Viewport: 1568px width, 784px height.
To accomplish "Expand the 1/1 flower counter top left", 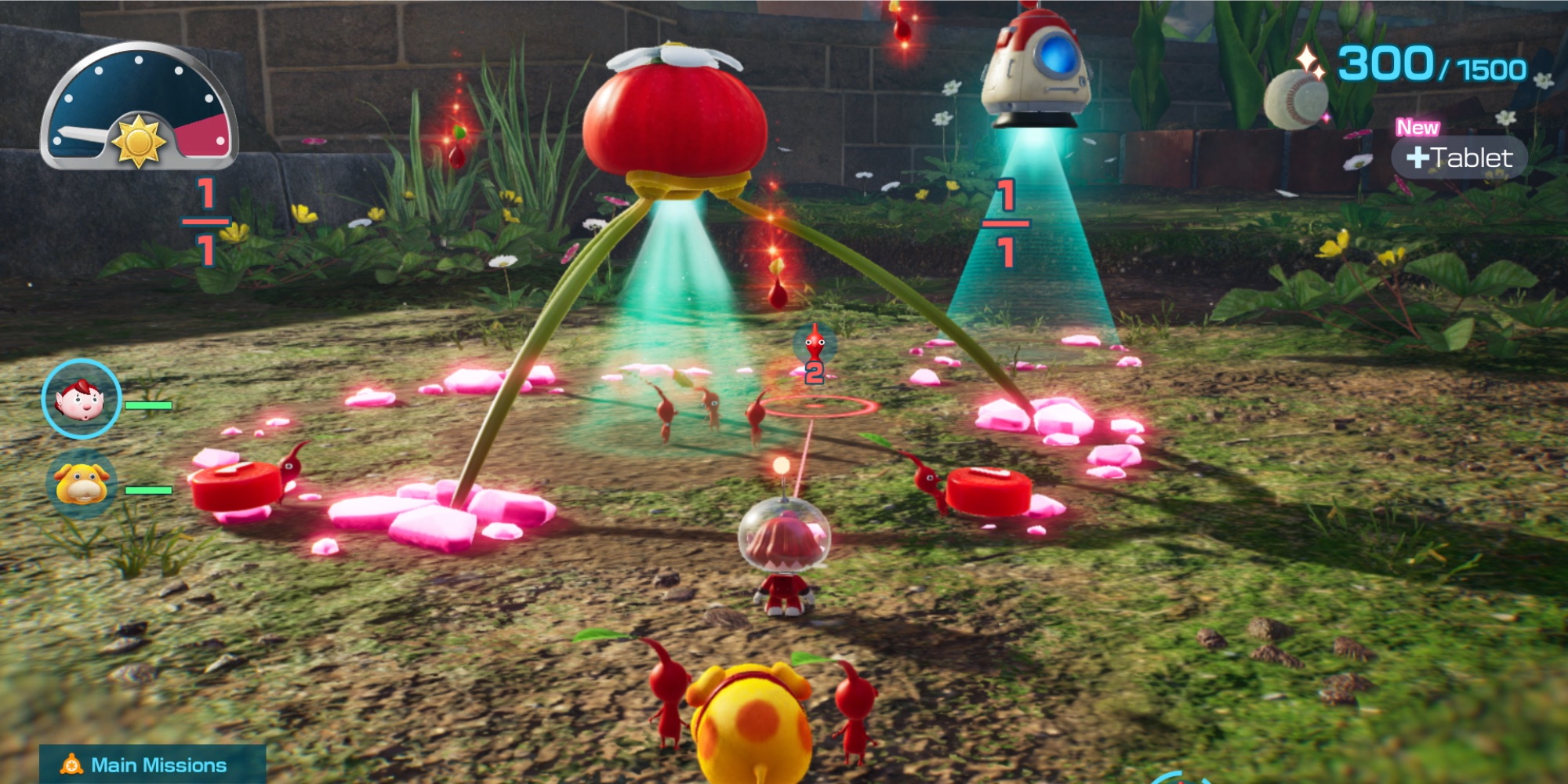I will click(x=205, y=222).
